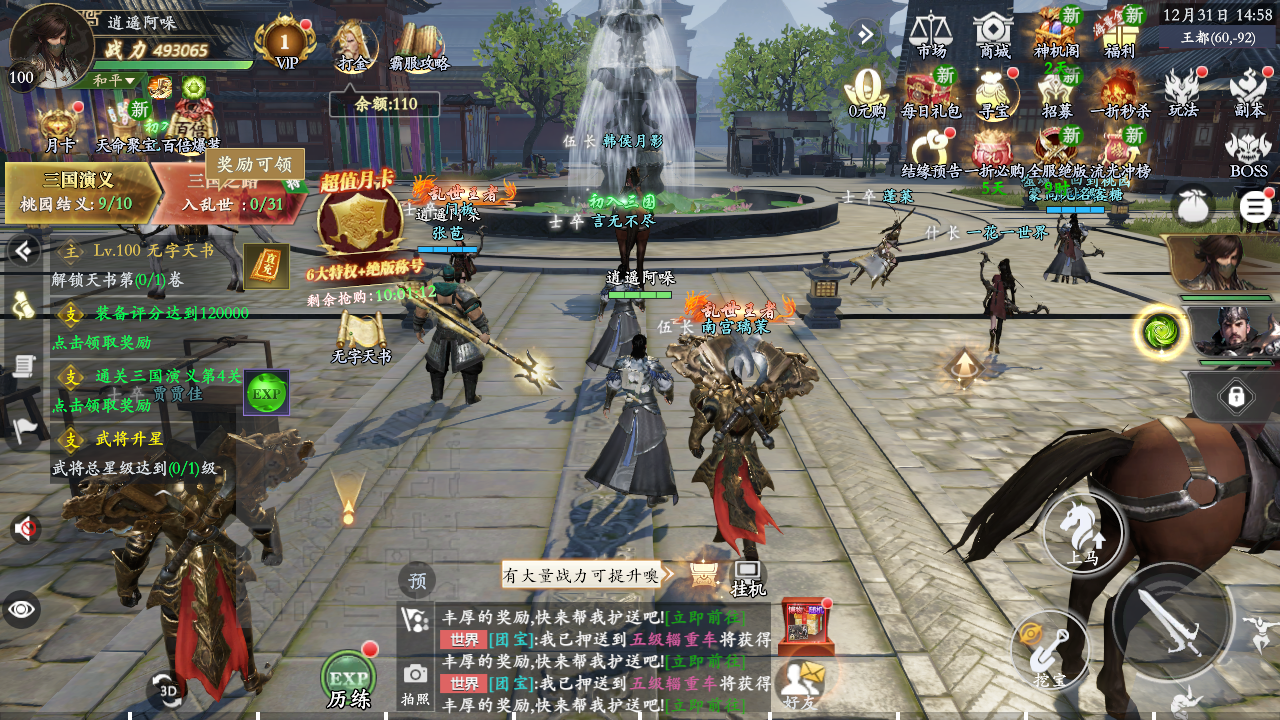Image resolution: width=1280 pixels, height=720 pixels.
Task: Open the 月卡 monthly card icon
Action: 60,128
